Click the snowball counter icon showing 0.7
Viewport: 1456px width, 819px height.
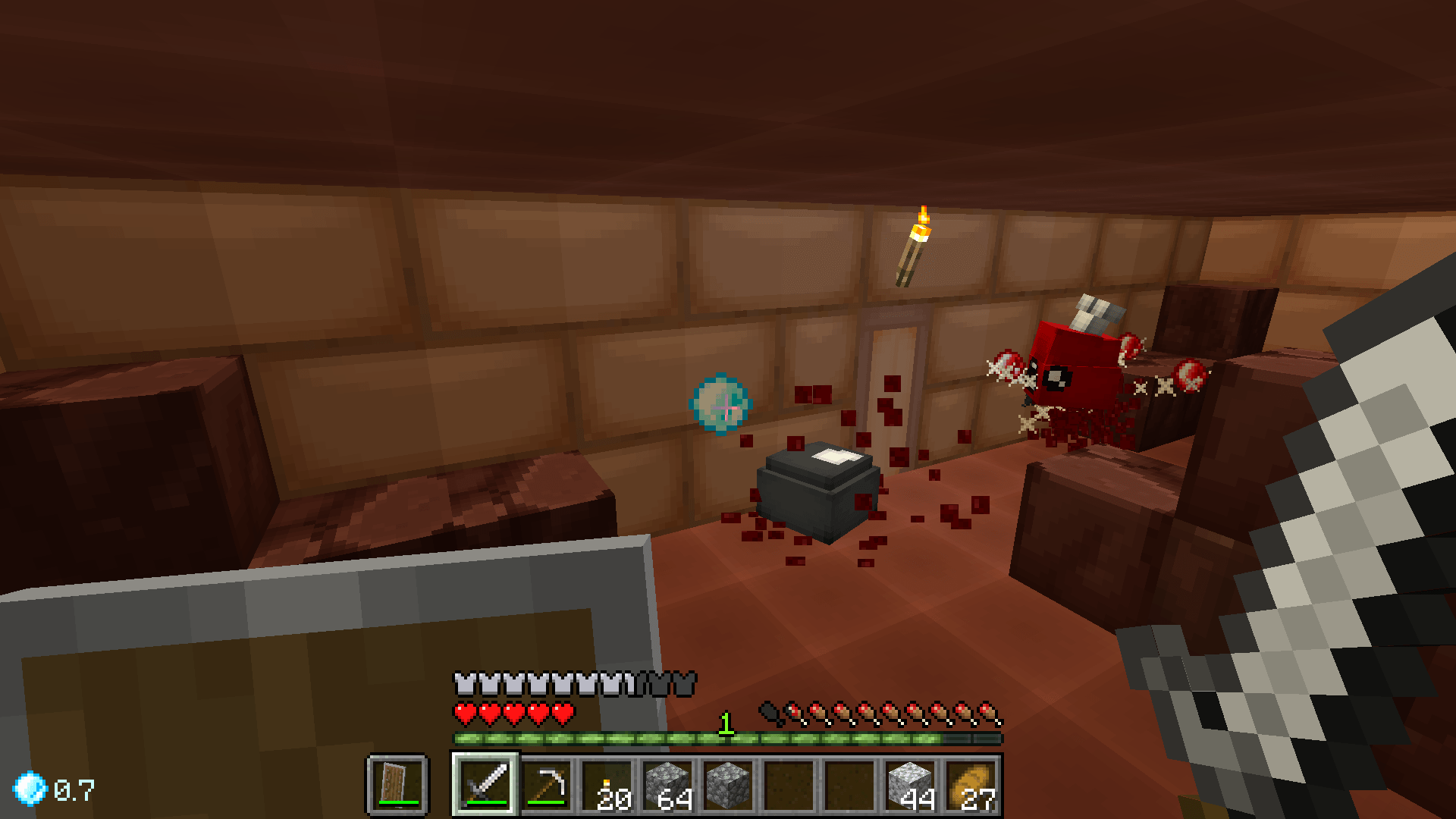pos(30,789)
